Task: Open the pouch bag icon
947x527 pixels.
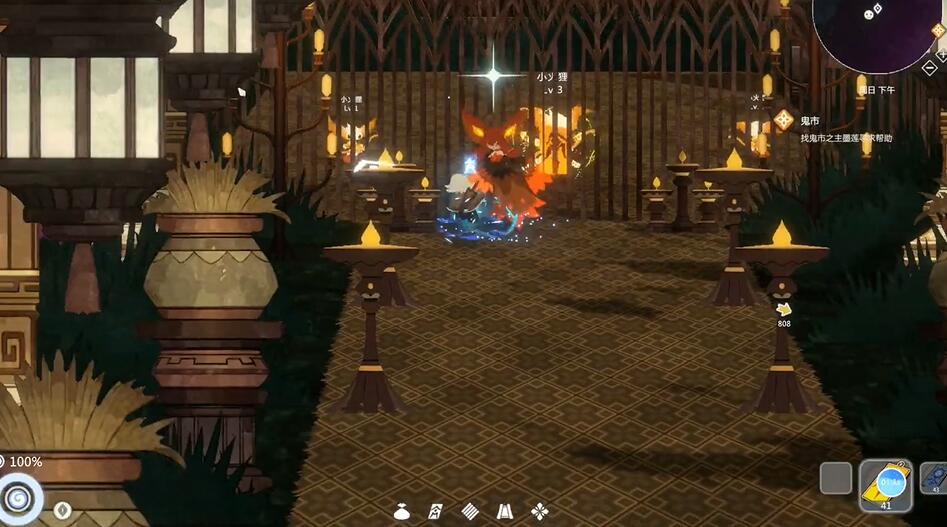Action: pyautogui.click(x=402, y=511)
